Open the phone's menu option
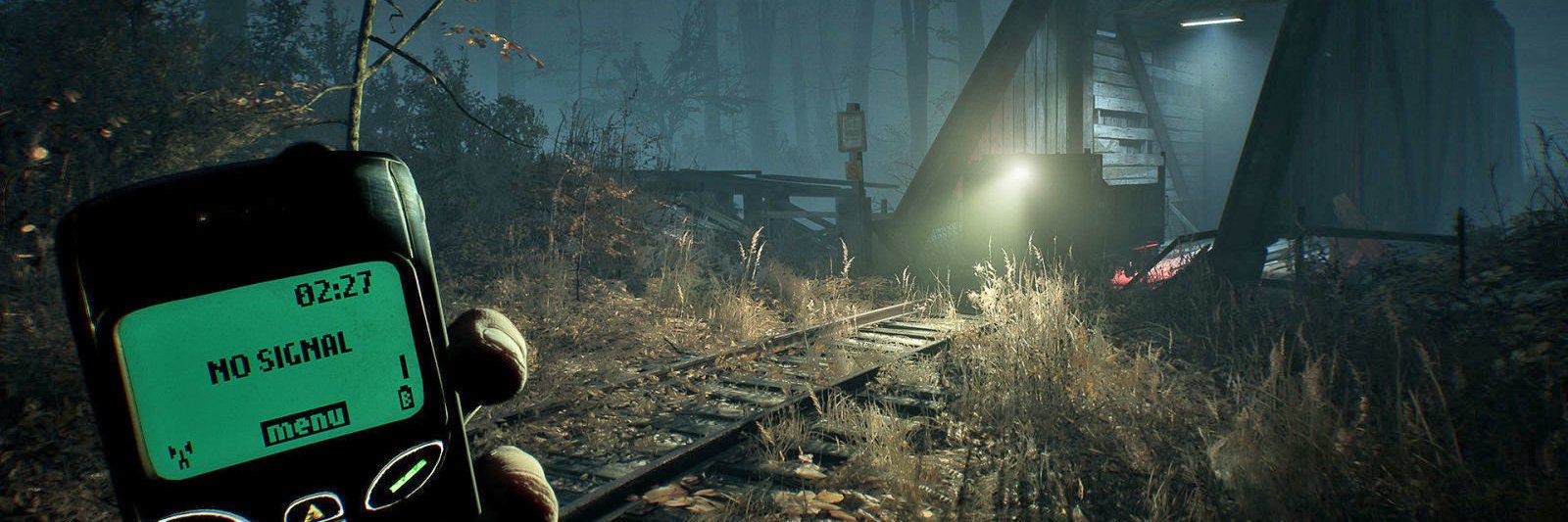The width and height of the screenshot is (1568, 522). 305,421
